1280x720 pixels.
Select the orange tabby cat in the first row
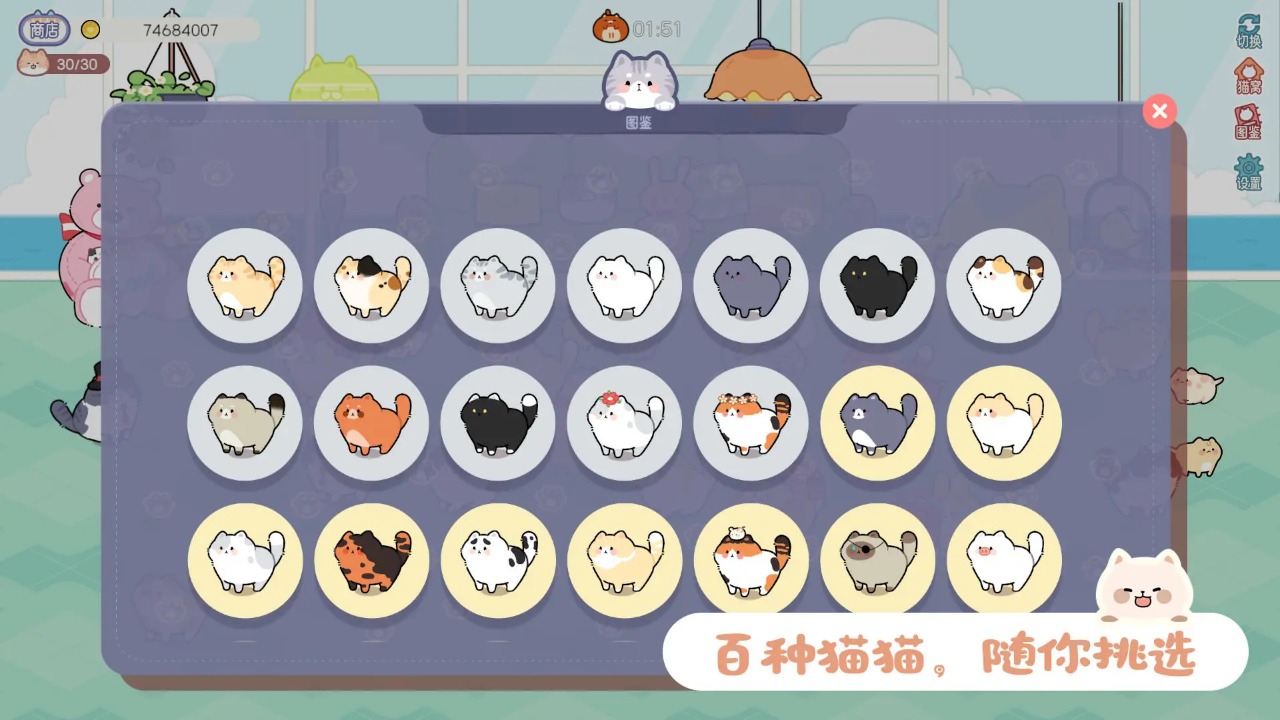pos(244,285)
